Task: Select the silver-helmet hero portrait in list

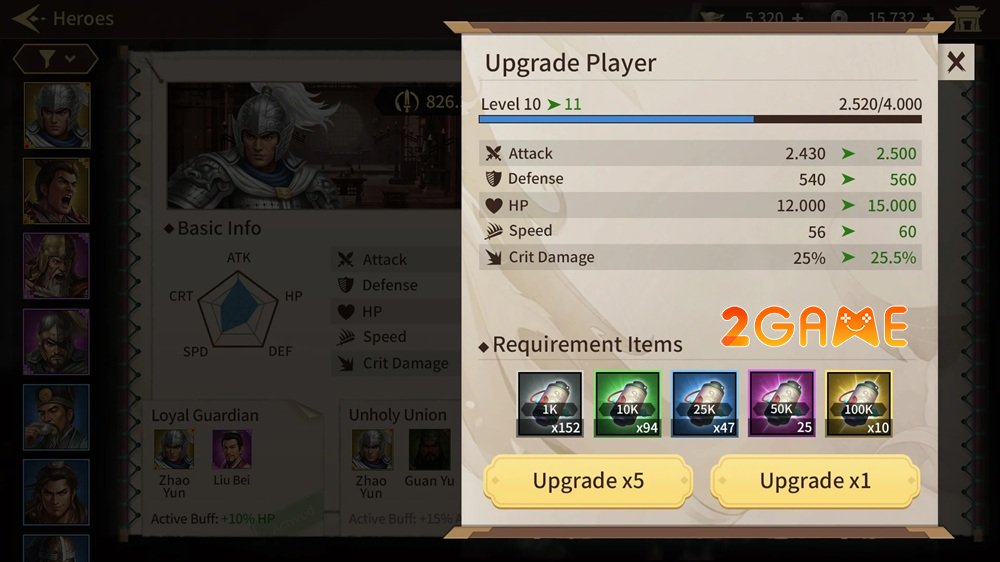Action: [57, 115]
